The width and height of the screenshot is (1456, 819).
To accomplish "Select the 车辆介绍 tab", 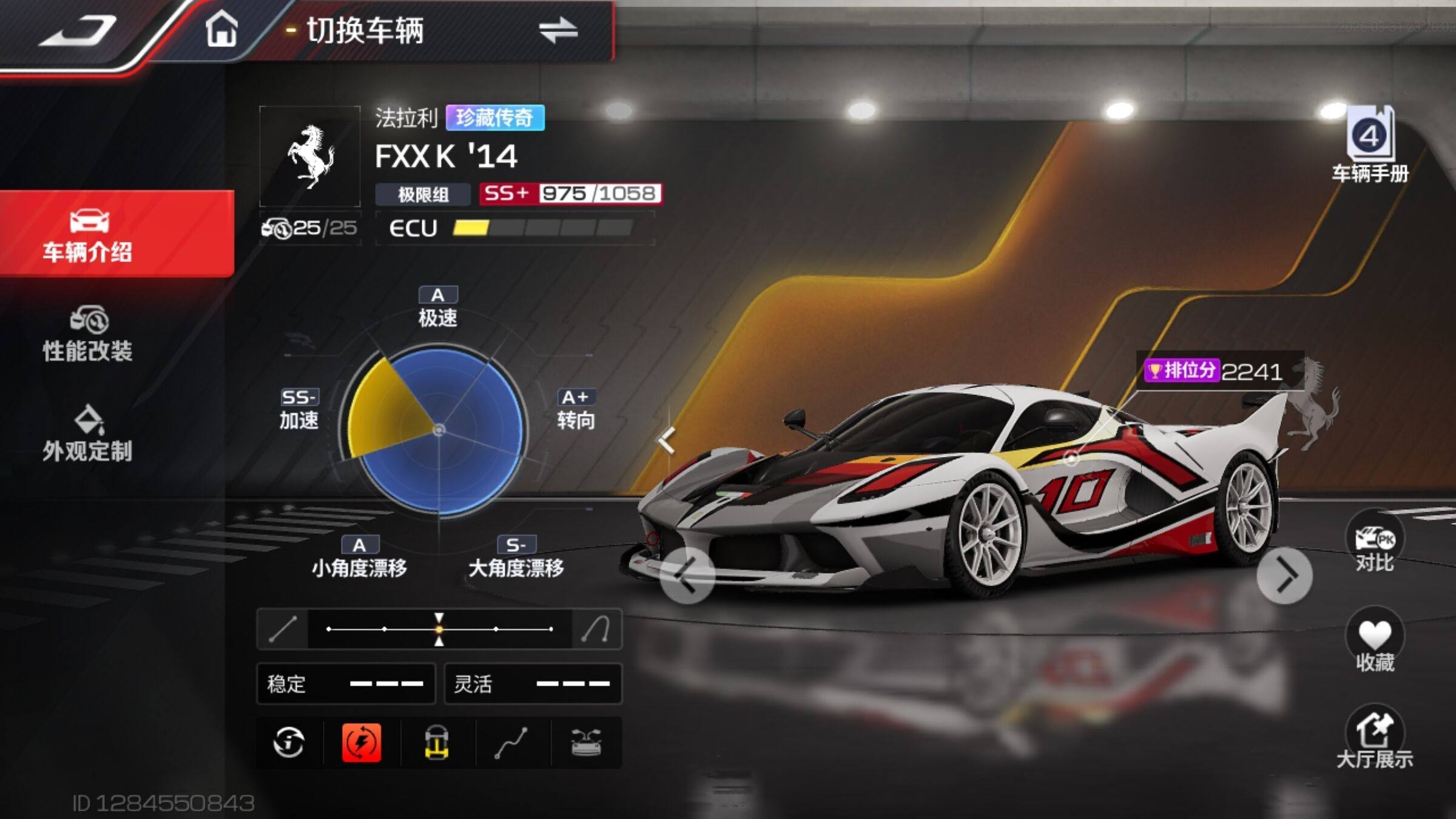I will (88, 235).
